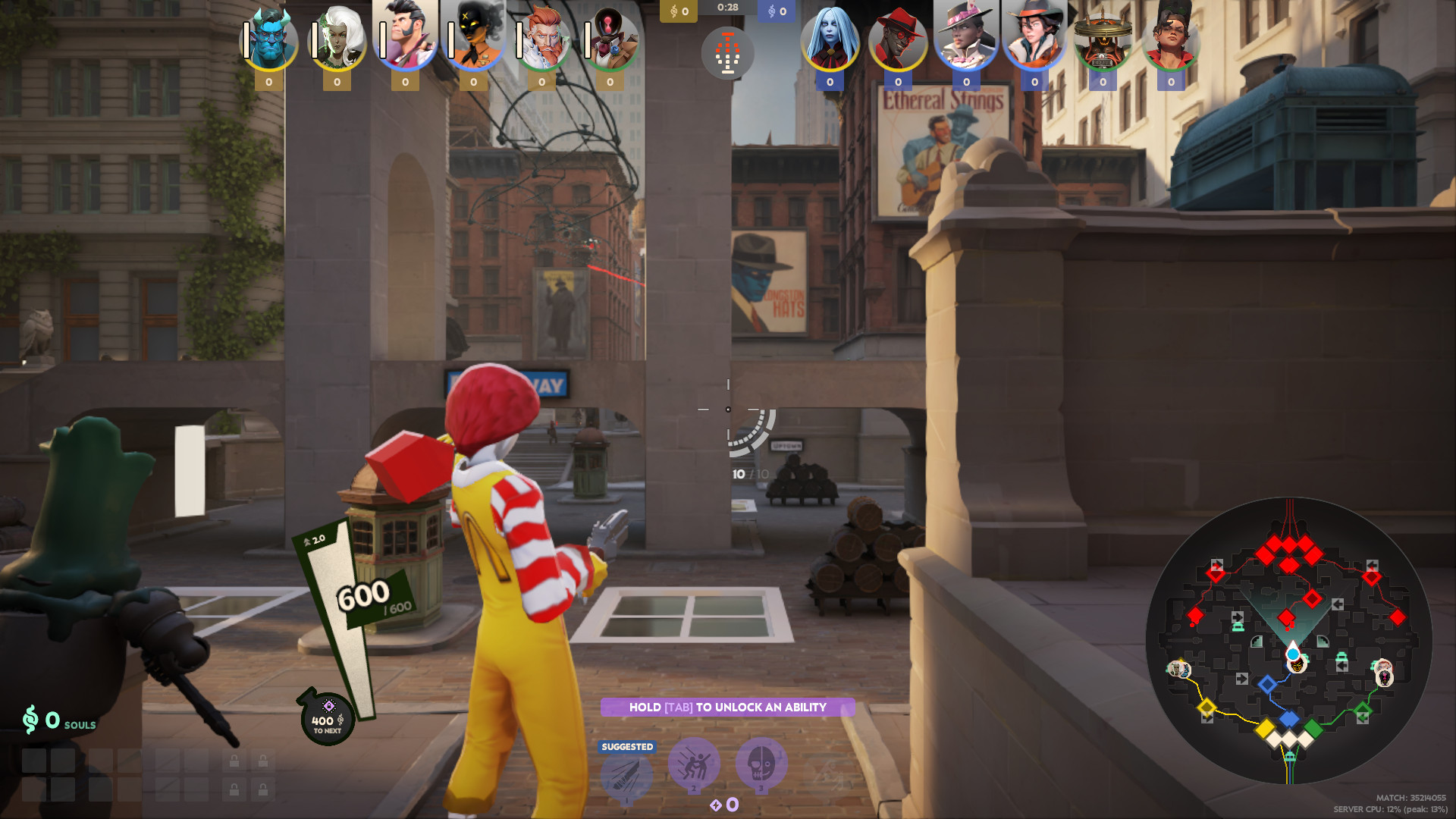Click the blue horned hero portrait on the left team
The height and width of the screenshot is (819, 1456).
click(x=268, y=34)
